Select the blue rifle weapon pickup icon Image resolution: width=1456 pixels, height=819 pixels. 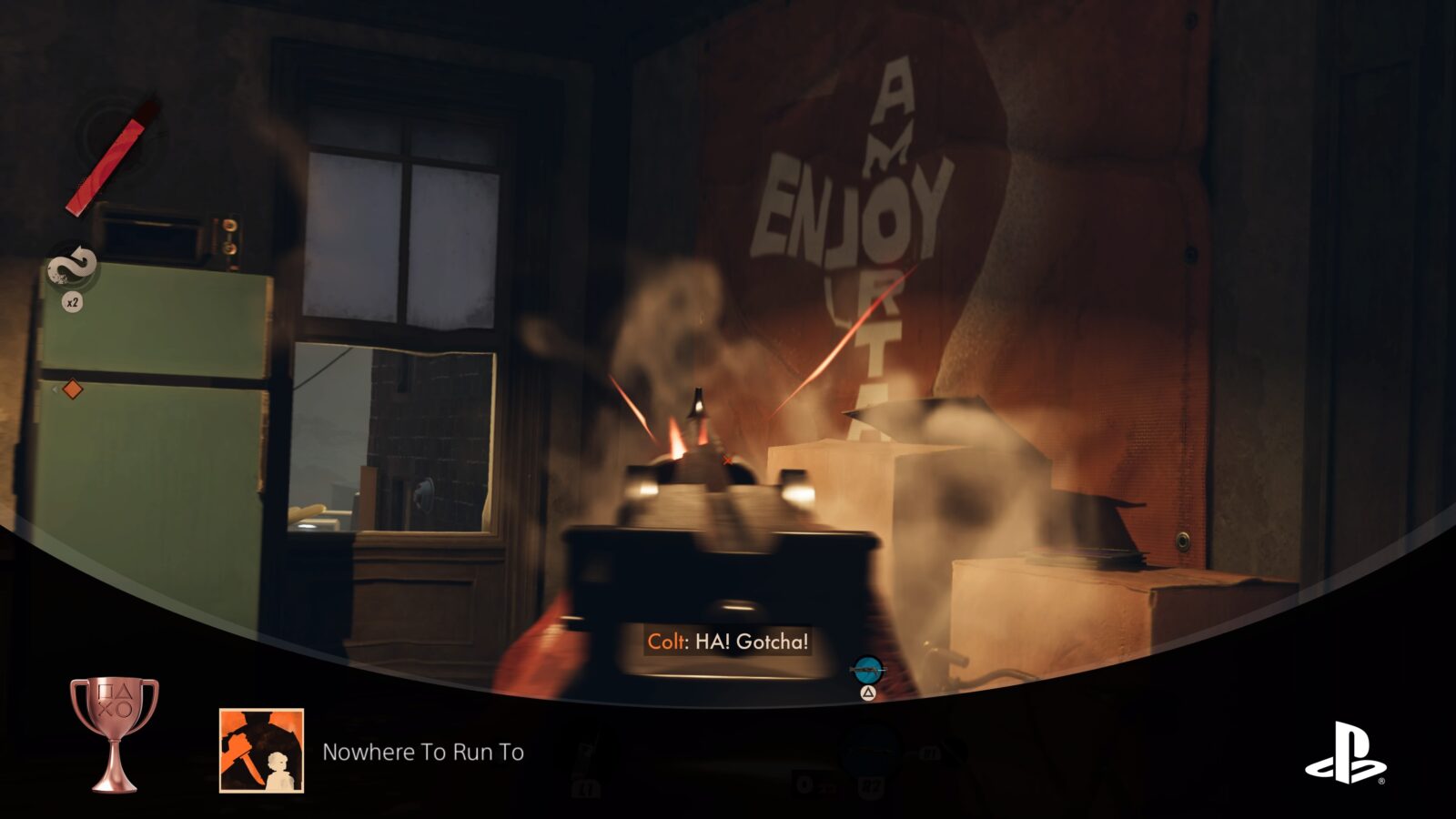[866, 671]
